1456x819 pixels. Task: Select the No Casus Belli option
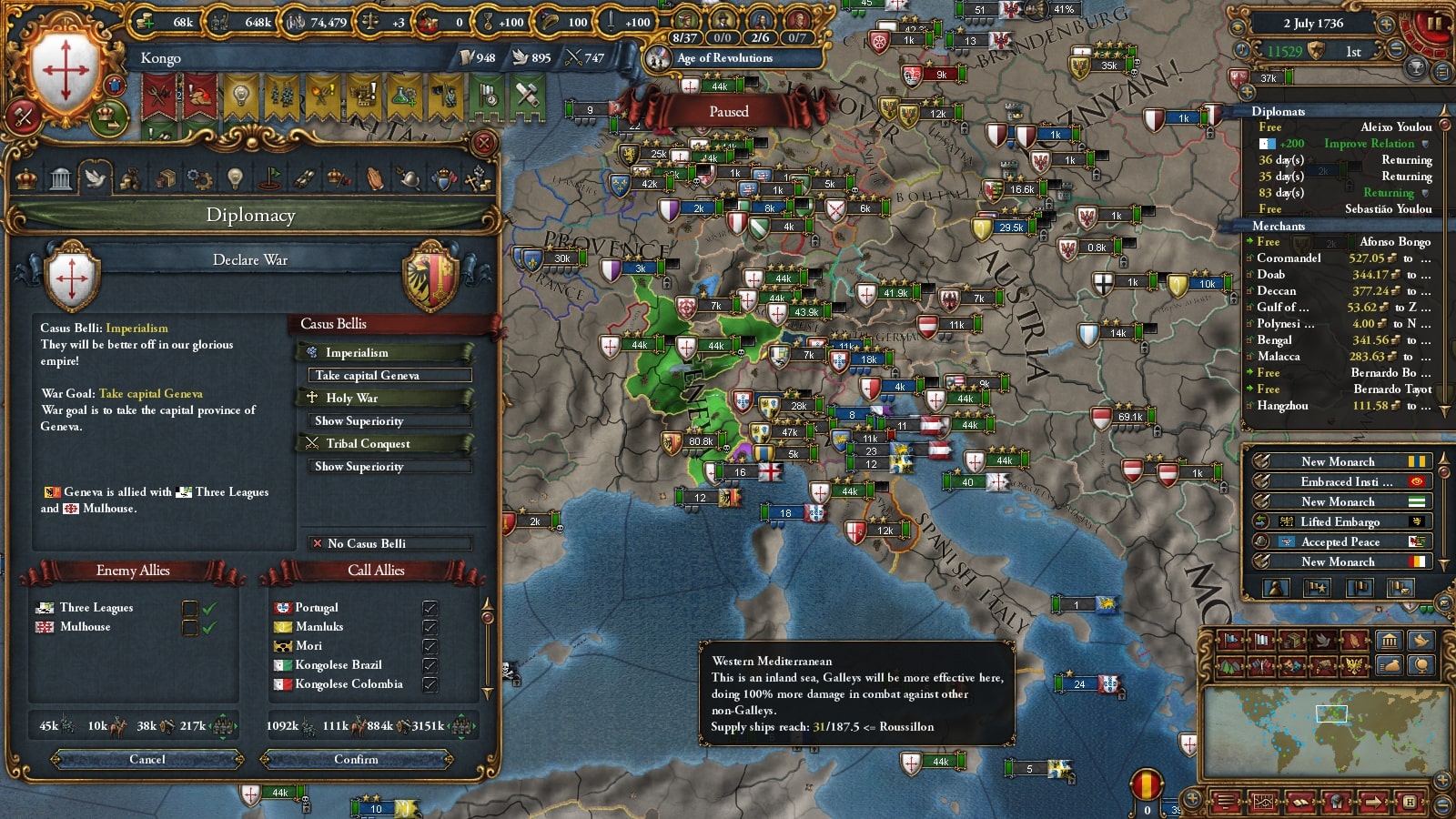pos(389,543)
